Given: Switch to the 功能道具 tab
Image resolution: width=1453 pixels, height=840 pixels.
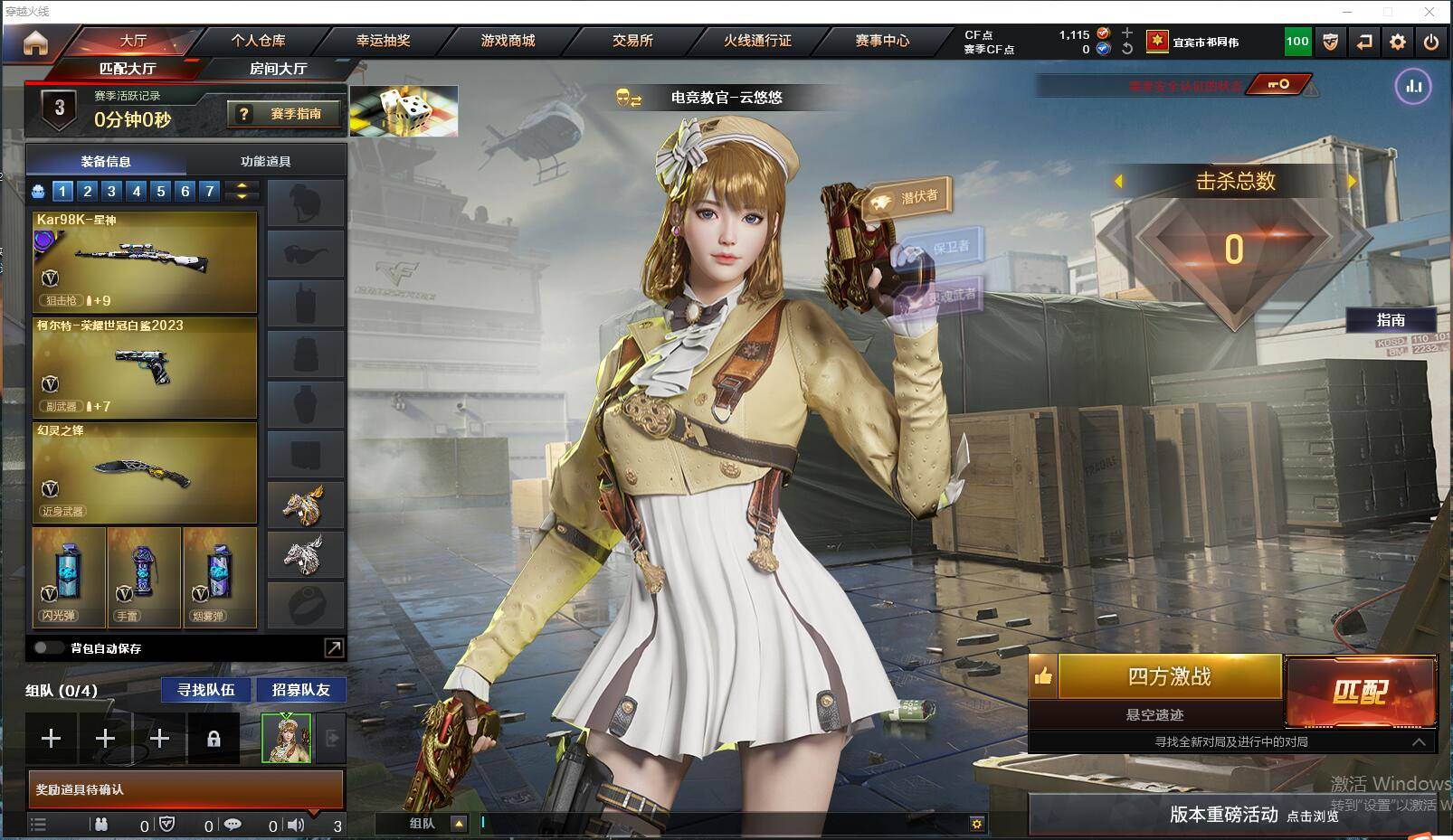Looking at the screenshot, I should pos(265,161).
